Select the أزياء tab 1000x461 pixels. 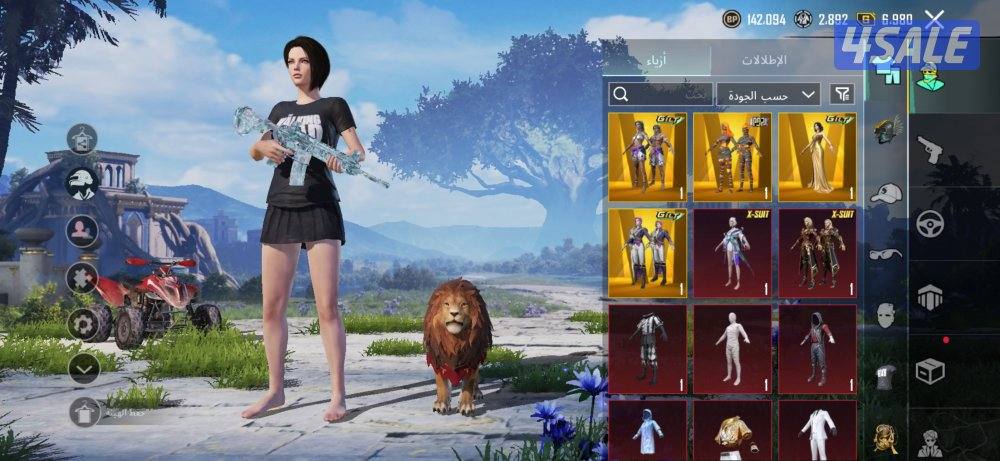pyautogui.click(x=658, y=59)
